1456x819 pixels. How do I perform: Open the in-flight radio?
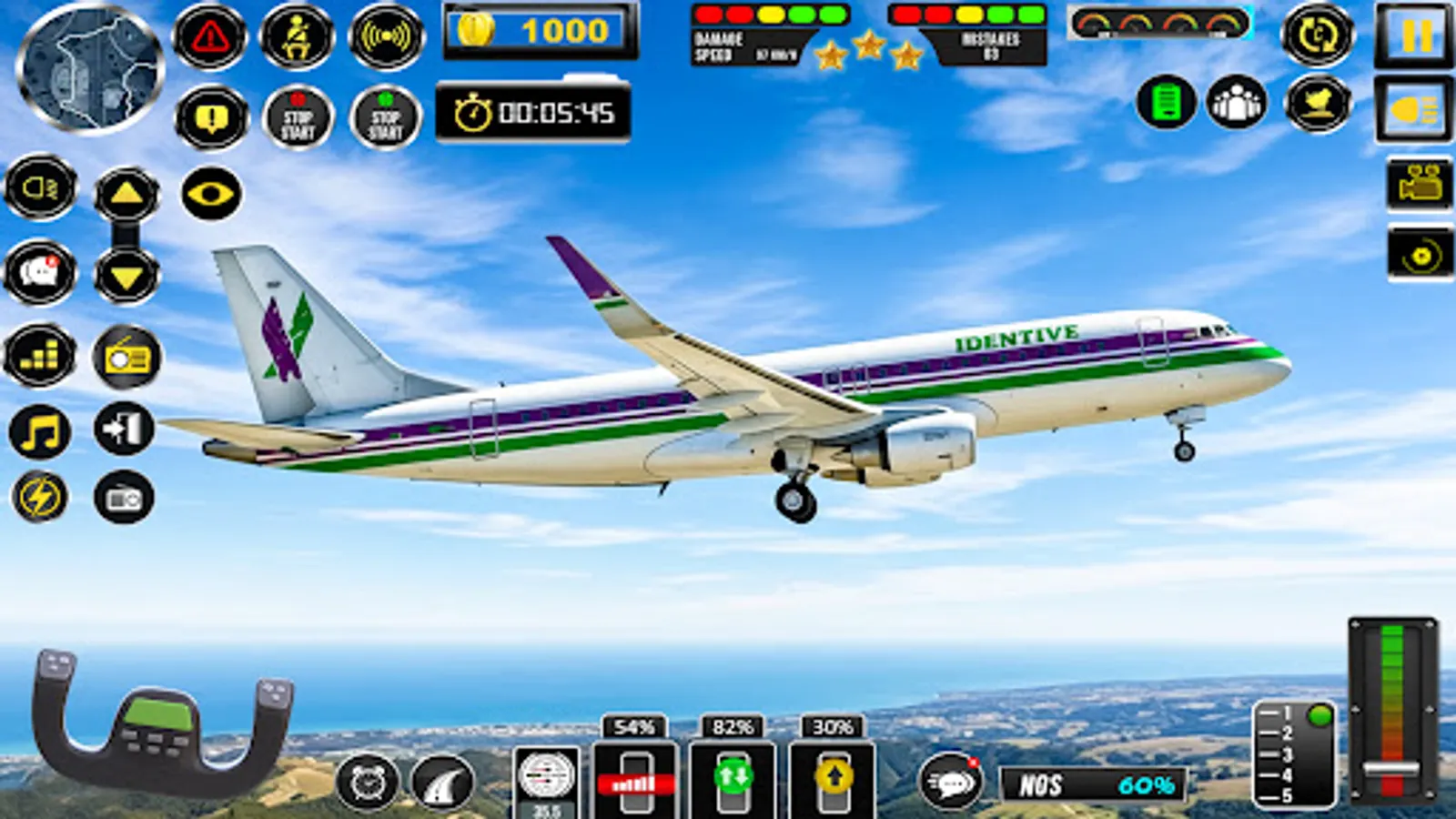point(126,358)
